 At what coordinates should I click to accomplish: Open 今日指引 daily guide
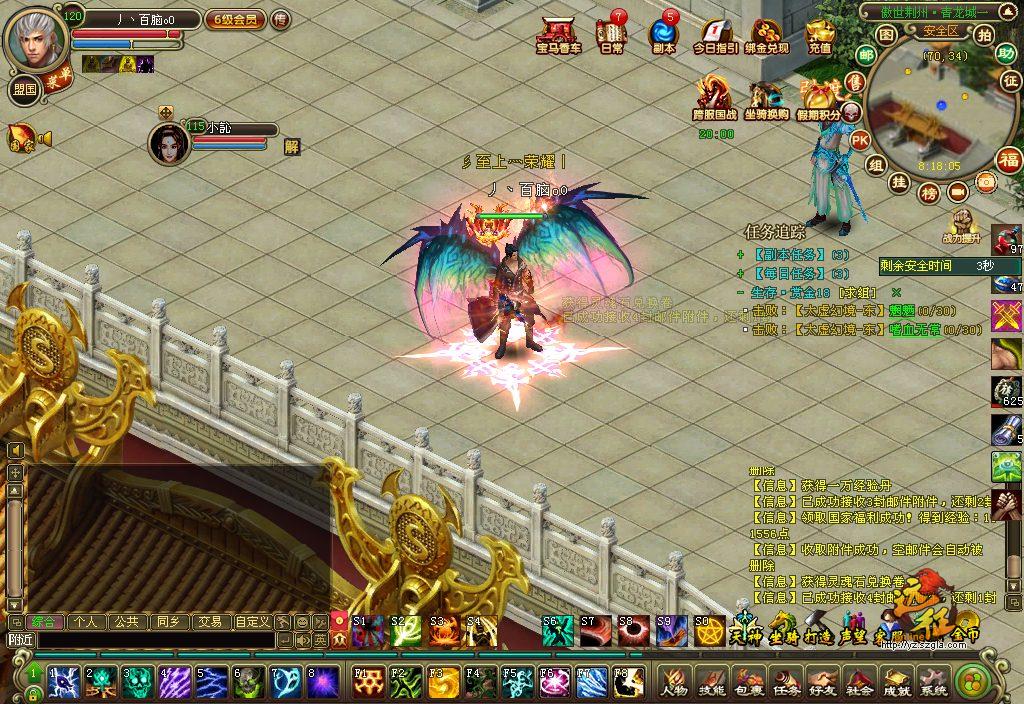tap(715, 35)
